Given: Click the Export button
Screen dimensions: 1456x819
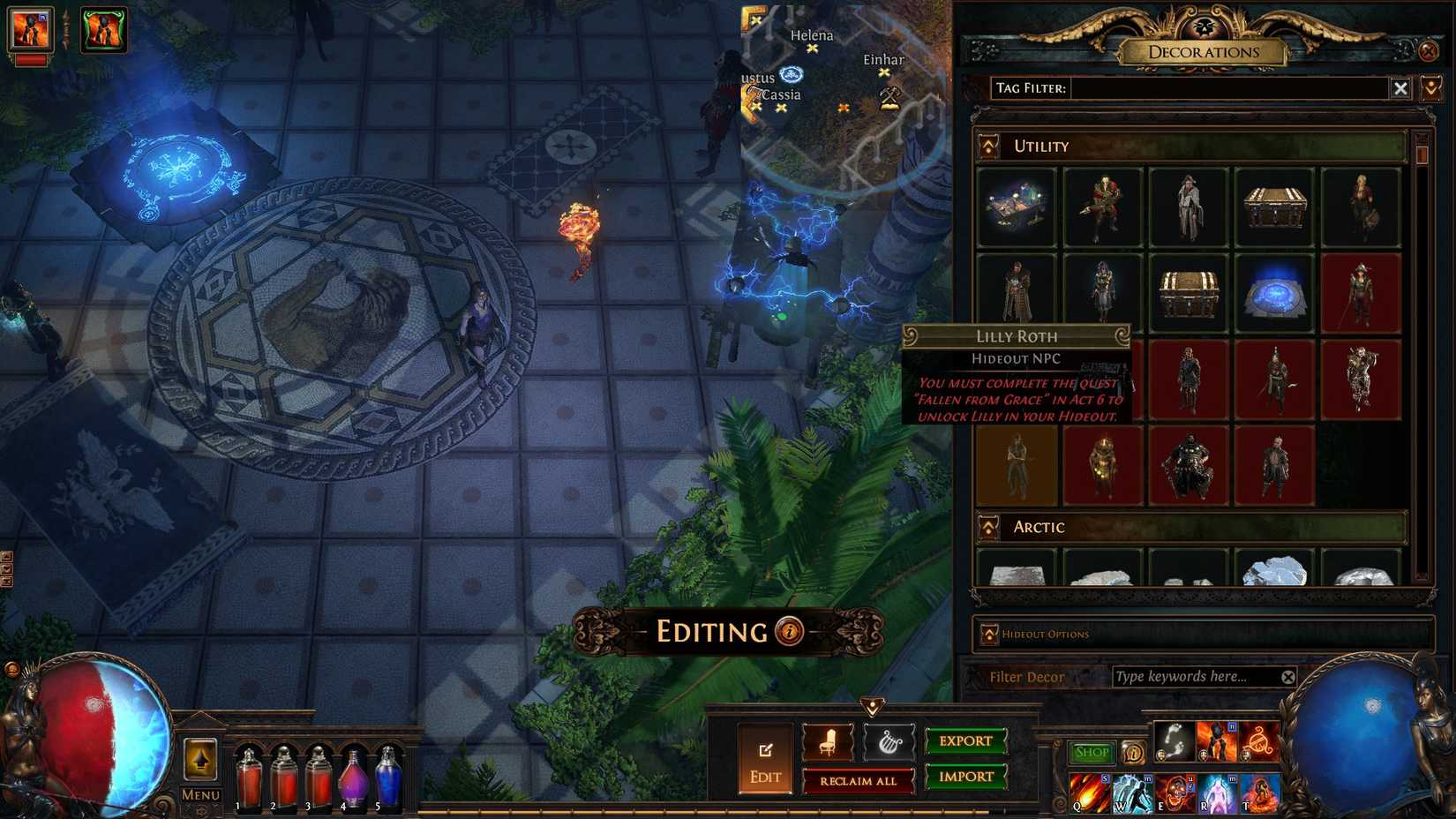Looking at the screenshot, I should [965, 741].
